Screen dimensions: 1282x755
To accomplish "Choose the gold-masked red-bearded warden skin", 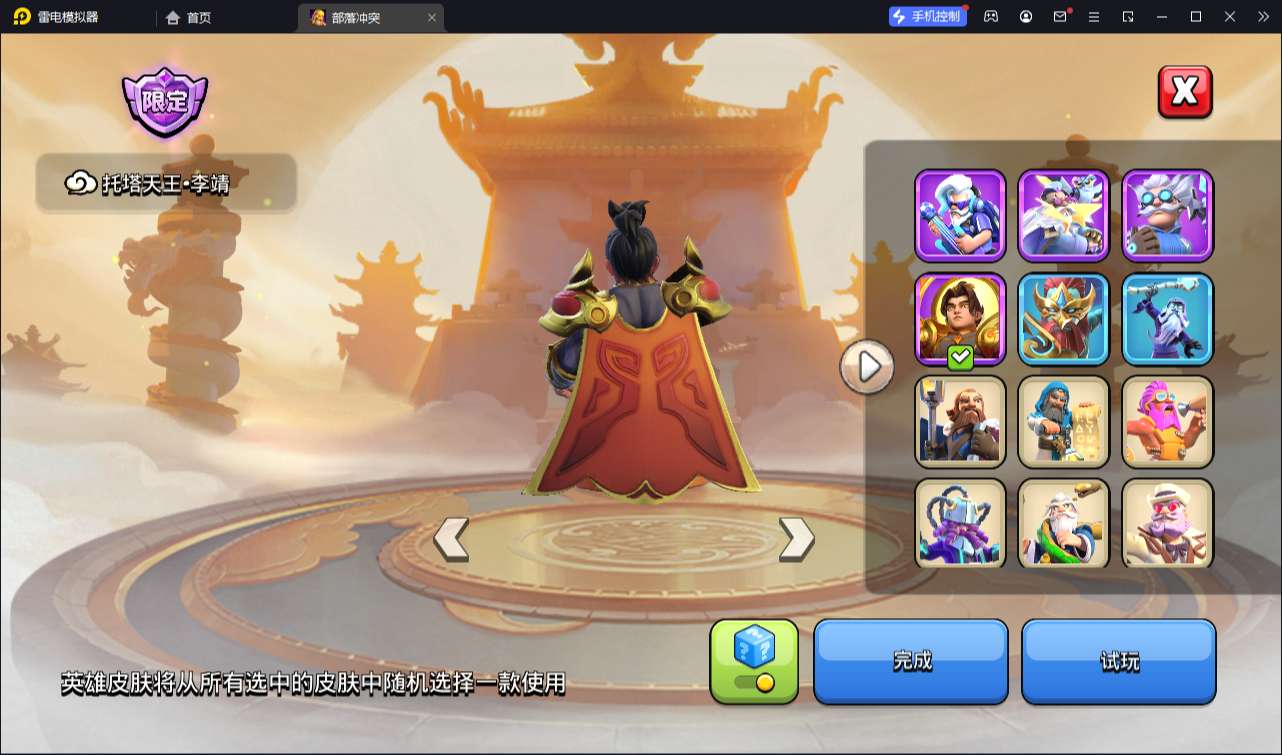I will [x=1064, y=319].
